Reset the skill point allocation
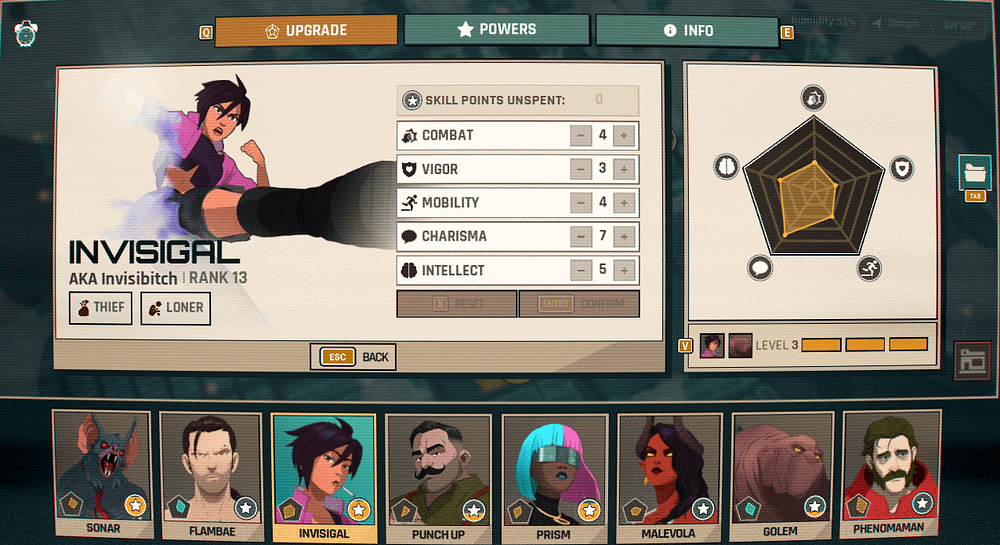The width and height of the screenshot is (1000, 545). coord(457,304)
